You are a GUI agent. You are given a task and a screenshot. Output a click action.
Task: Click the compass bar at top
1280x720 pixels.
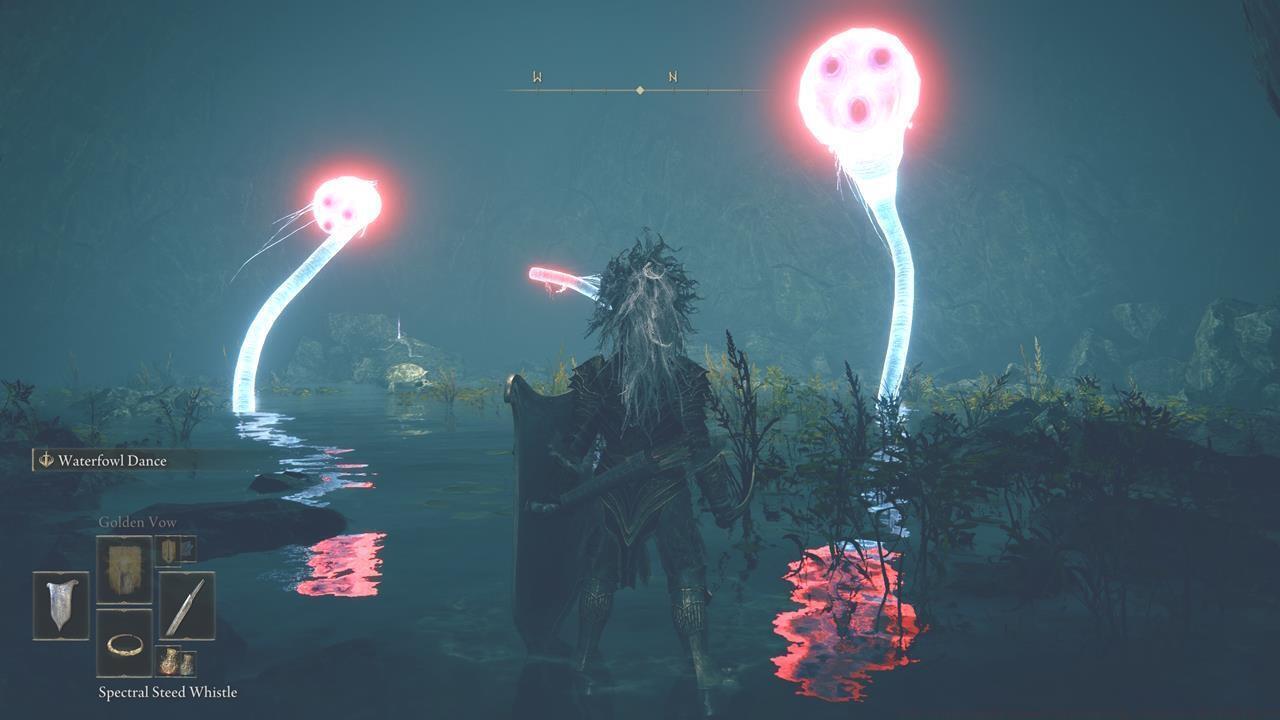click(x=639, y=90)
